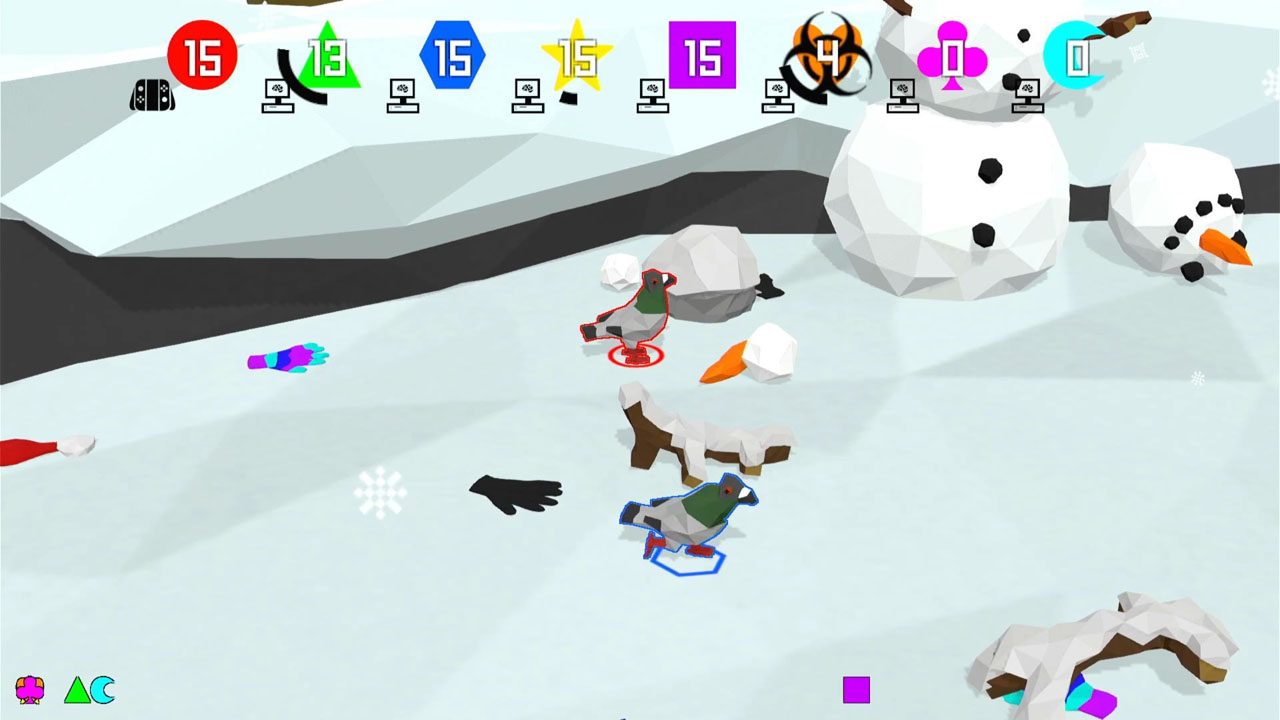Toggle the CPU icon under the biohazard emblem
This screenshot has width=1280, height=720.
[777, 95]
